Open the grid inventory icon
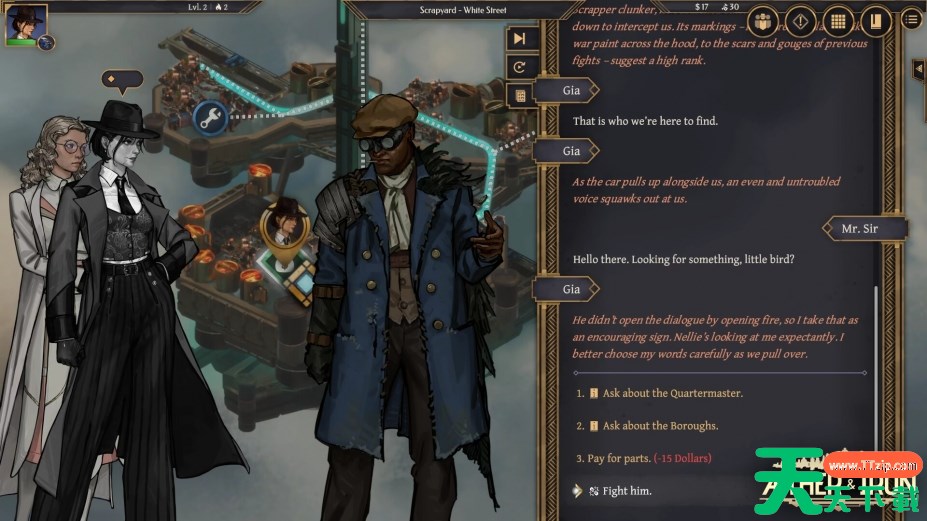The image size is (927, 521). [837, 20]
